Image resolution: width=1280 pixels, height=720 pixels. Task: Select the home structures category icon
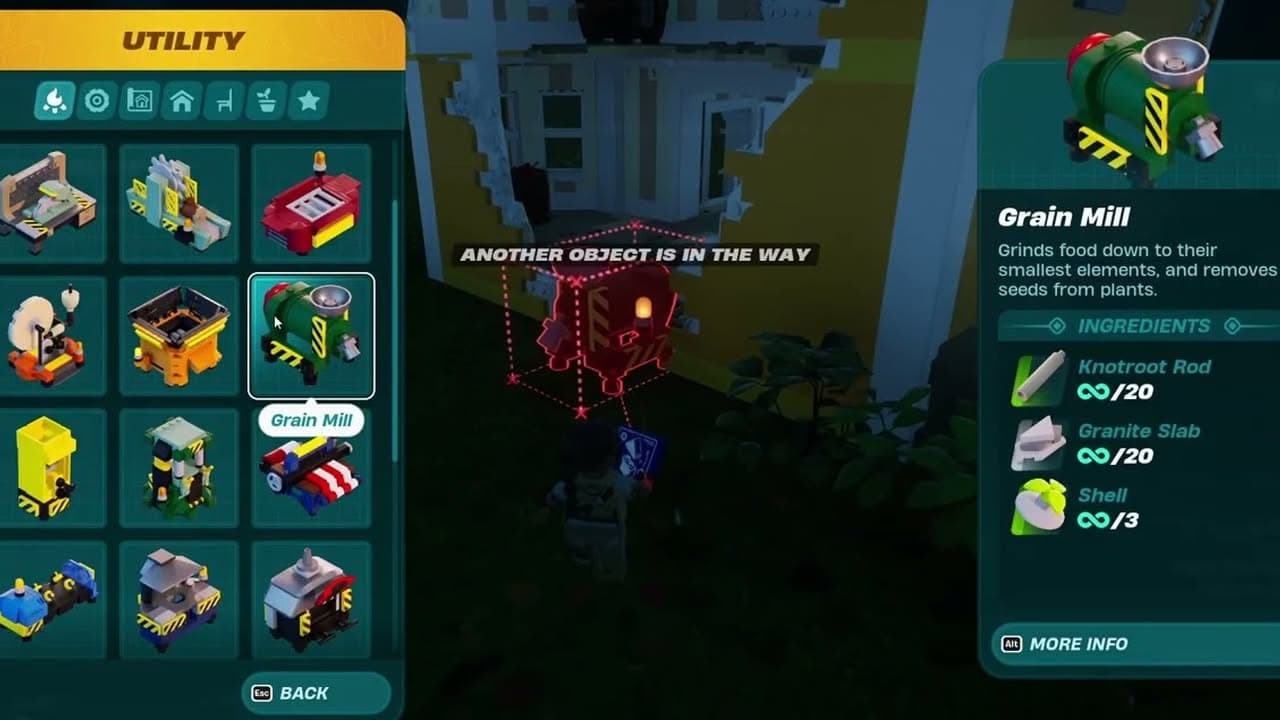pyautogui.click(x=181, y=101)
